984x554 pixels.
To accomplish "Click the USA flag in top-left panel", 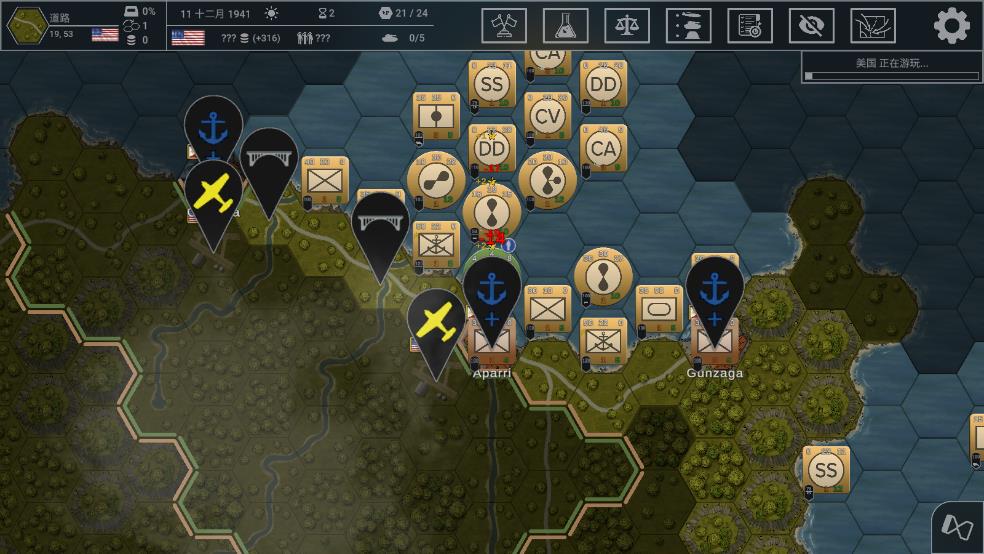I will click(x=105, y=34).
